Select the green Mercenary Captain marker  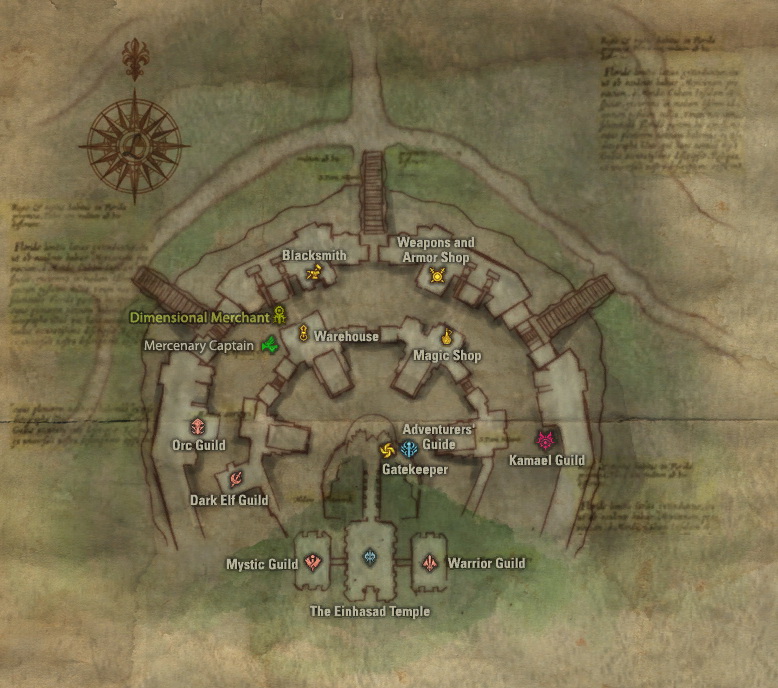[269, 346]
